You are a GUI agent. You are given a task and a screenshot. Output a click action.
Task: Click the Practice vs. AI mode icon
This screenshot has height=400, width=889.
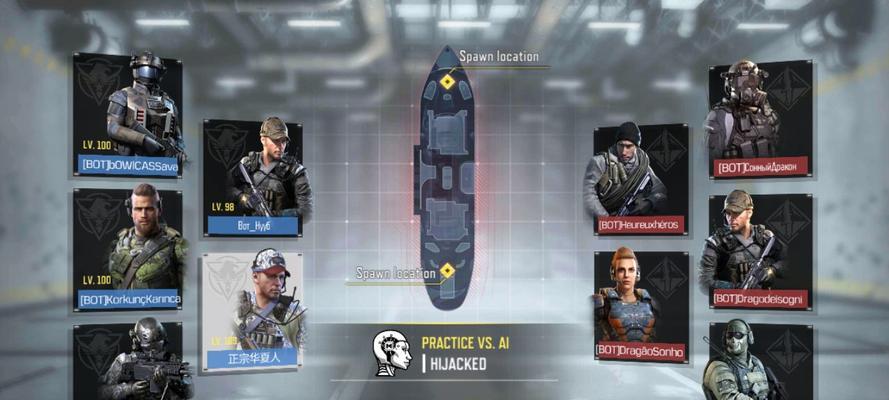(391, 352)
